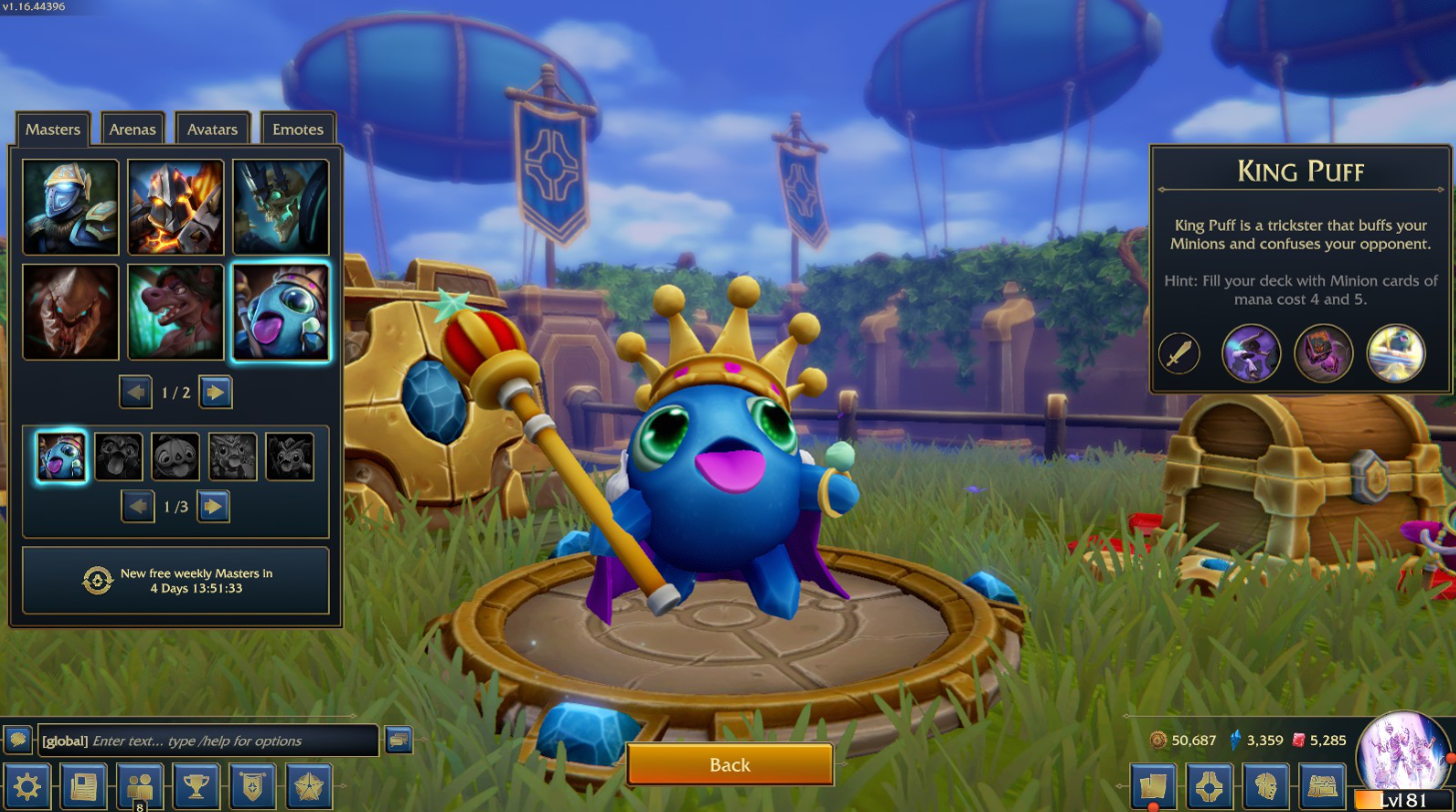Open the card collection icon

pyautogui.click(x=1151, y=787)
